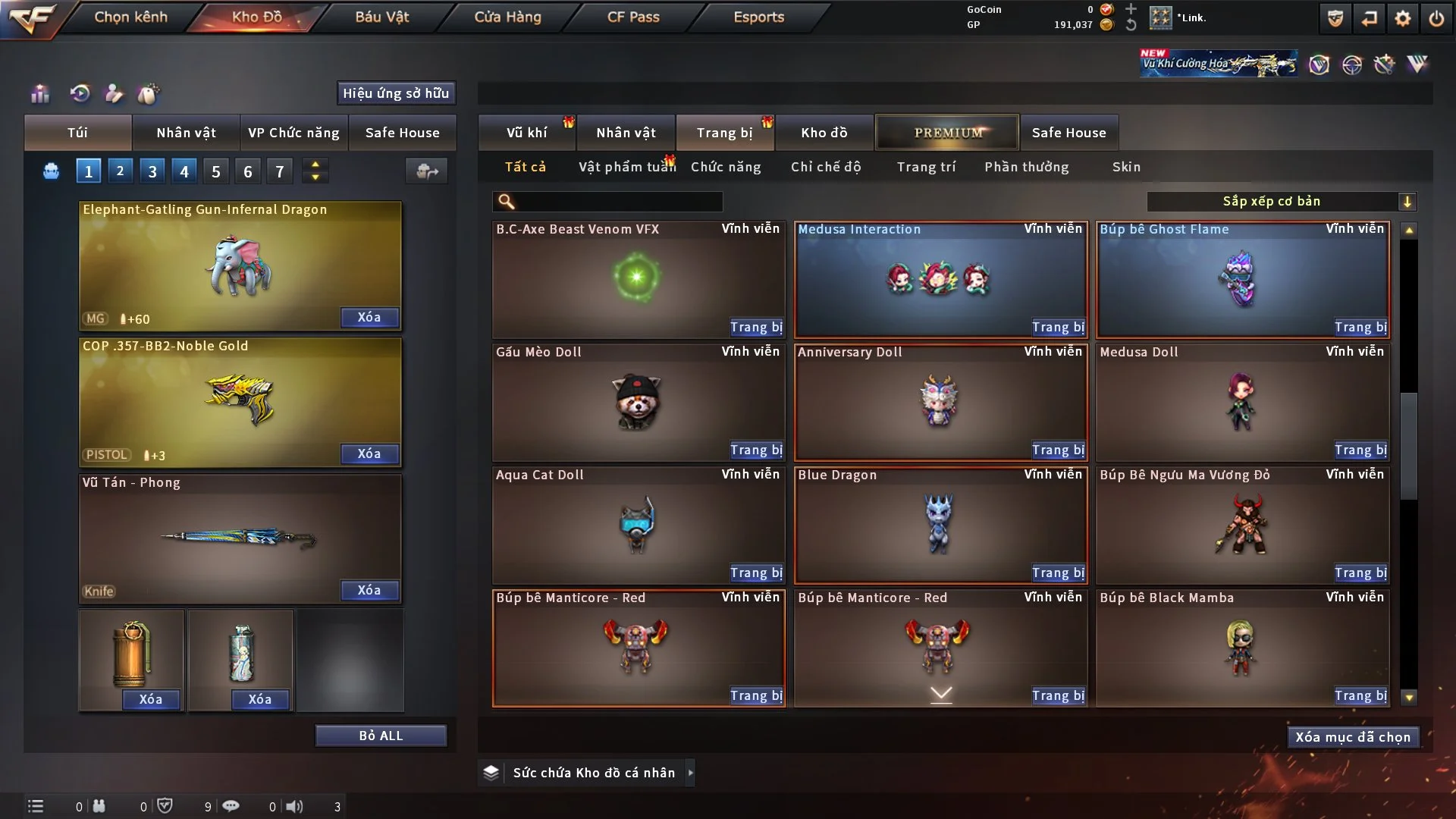Click Xóa mục đã chọn button
Viewport: 1456px width, 819px height.
pos(1352,737)
